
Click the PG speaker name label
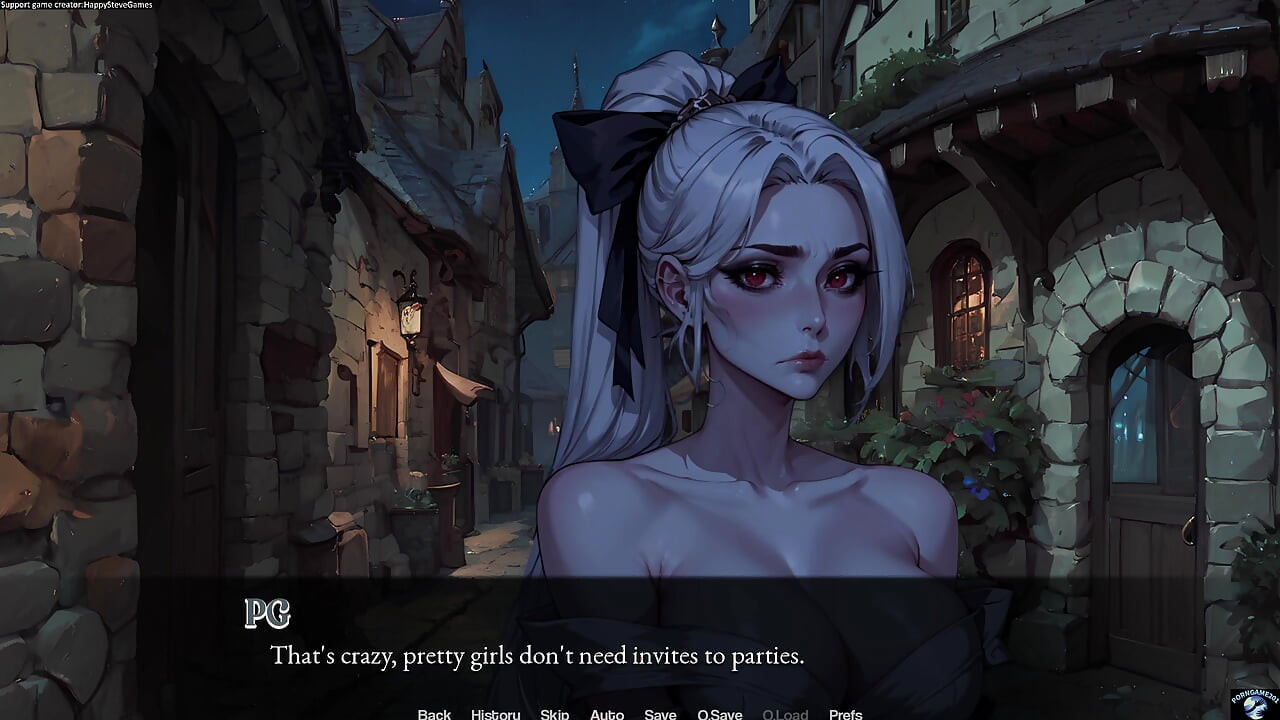(x=267, y=612)
